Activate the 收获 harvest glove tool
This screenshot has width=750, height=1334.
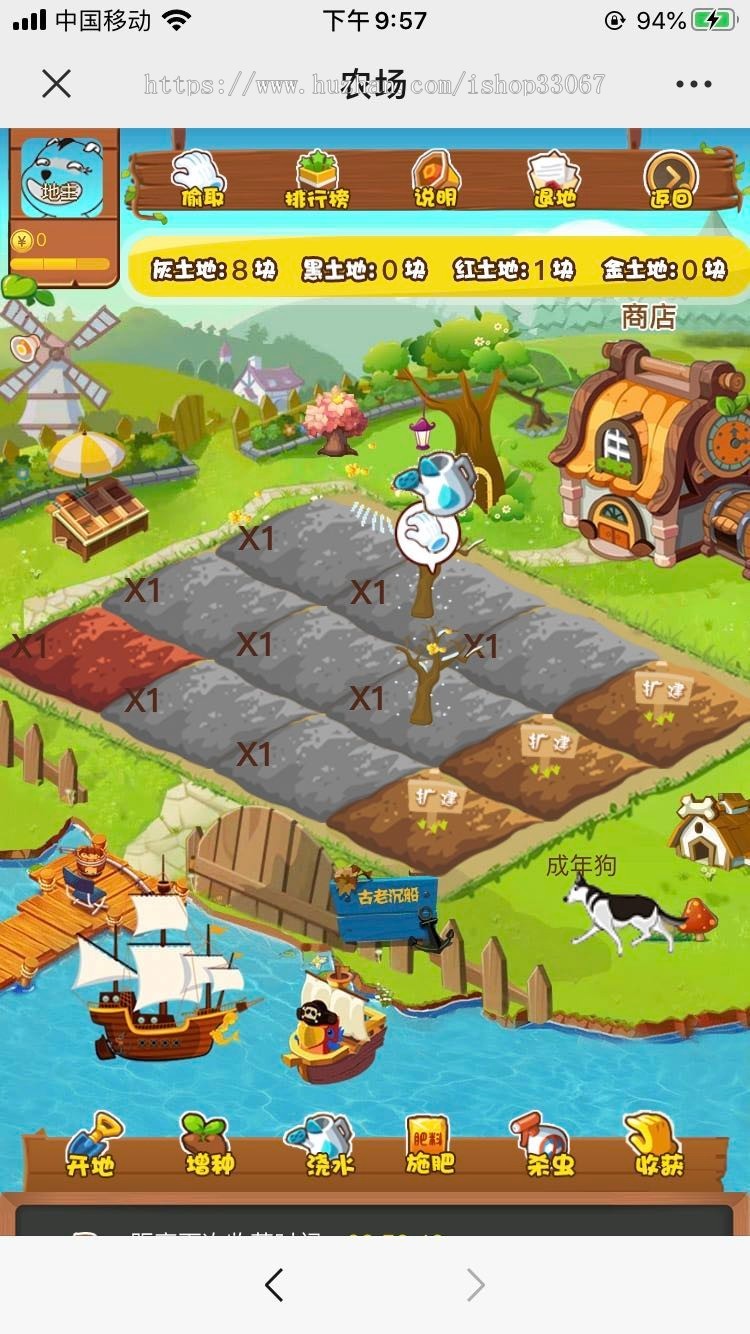(657, 1146)
